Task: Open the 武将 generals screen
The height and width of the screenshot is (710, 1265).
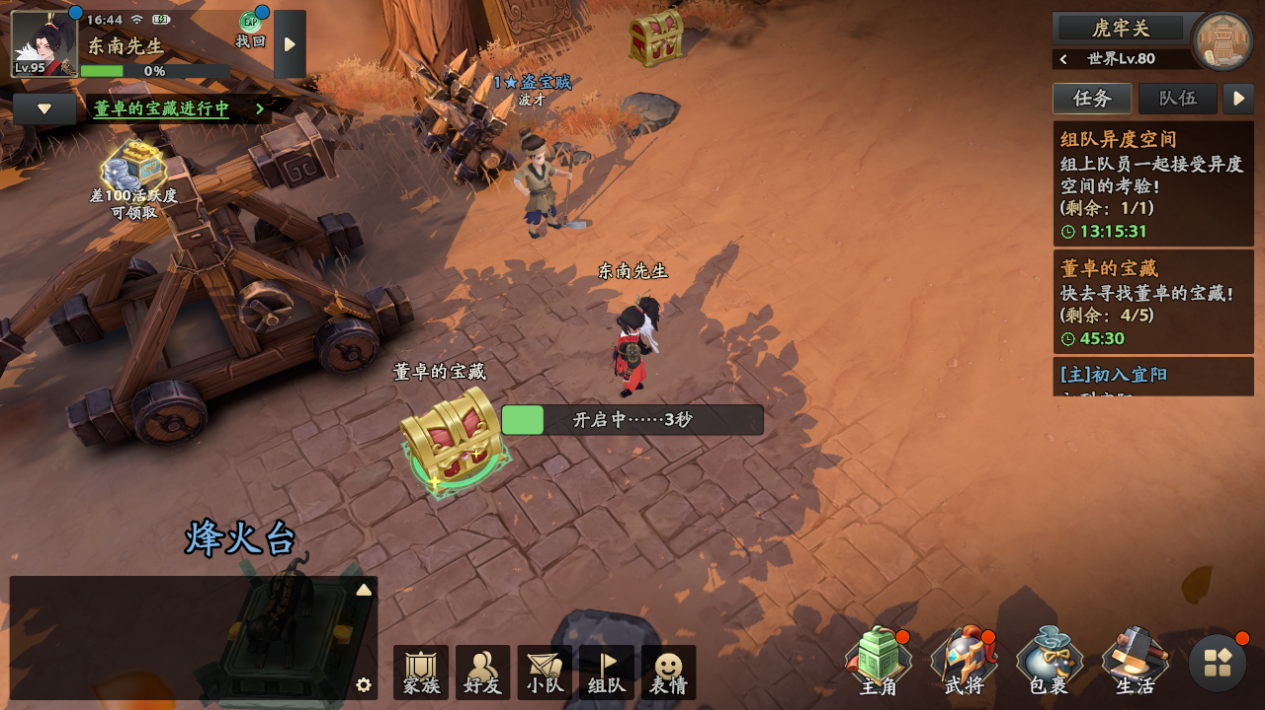Action: tap(964, 662)
